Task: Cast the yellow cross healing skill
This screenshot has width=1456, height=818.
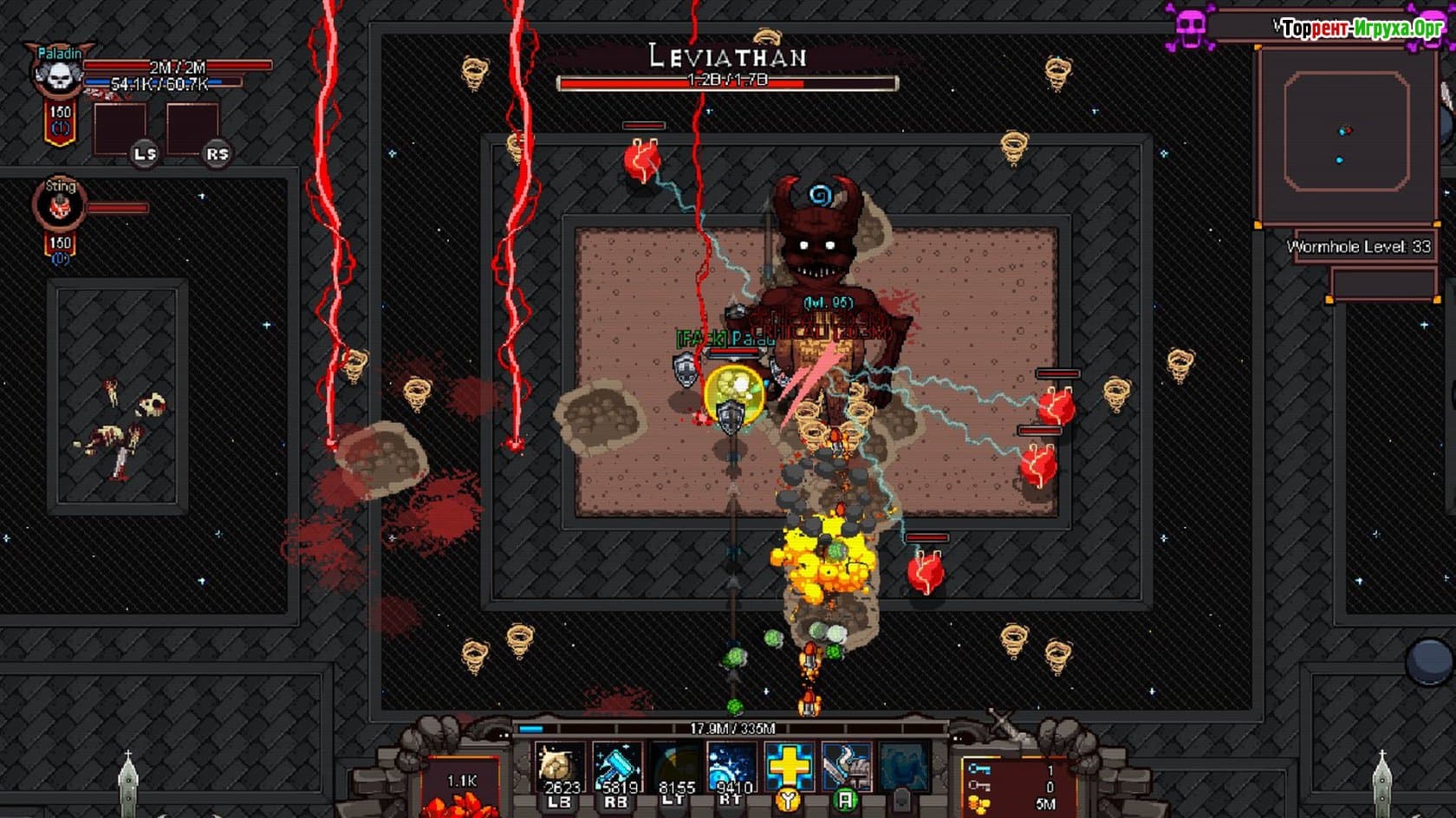Action: click(x=789, y=767)
